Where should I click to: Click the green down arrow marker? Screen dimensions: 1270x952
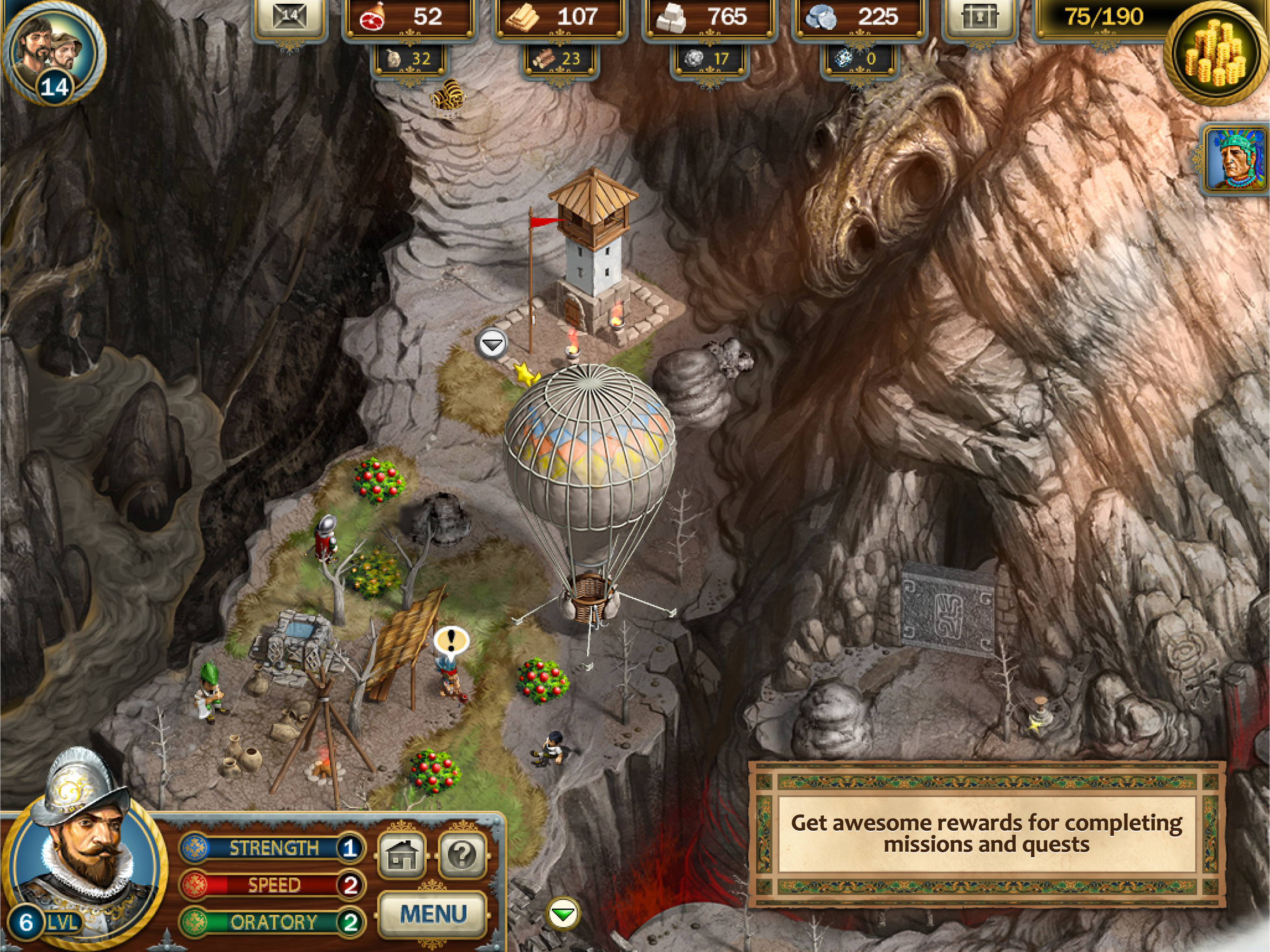pos(562,913)
